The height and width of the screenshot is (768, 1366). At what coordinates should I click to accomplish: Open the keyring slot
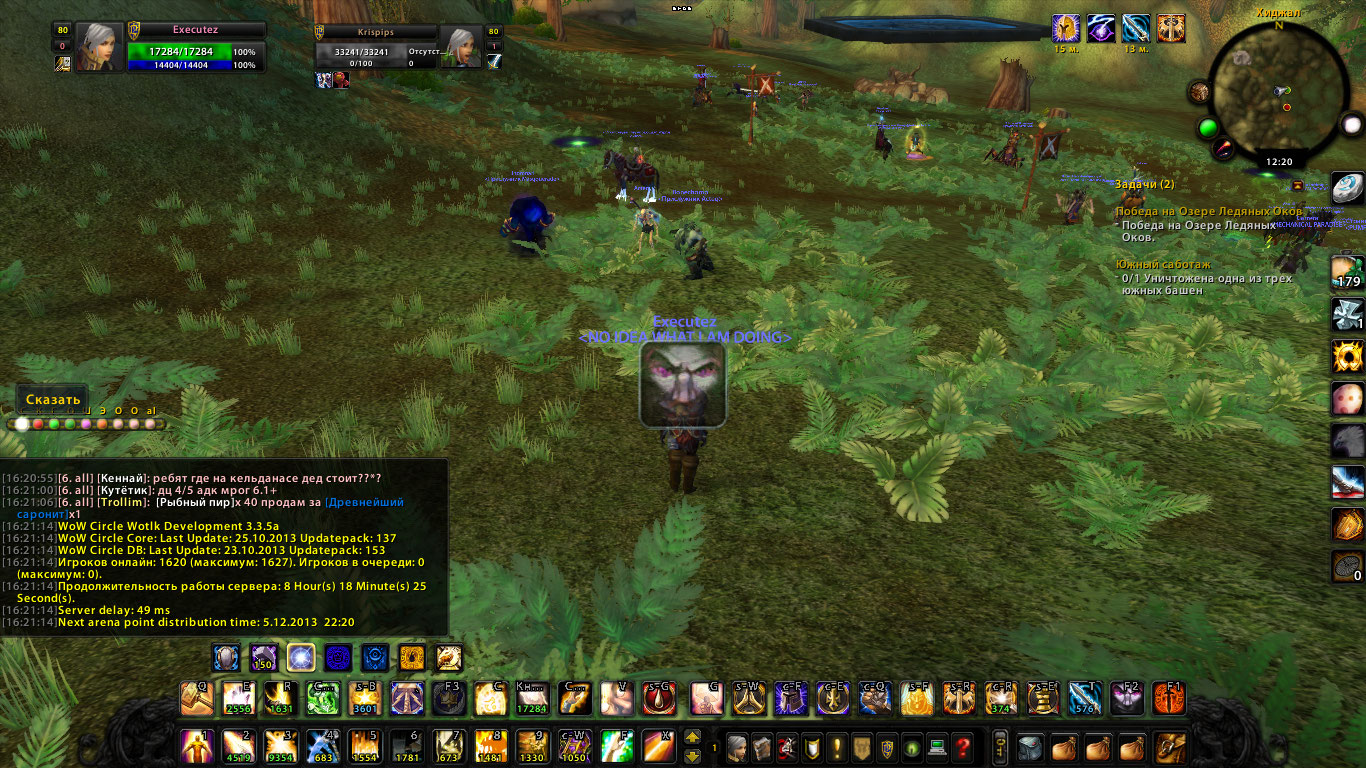point(999,747)
